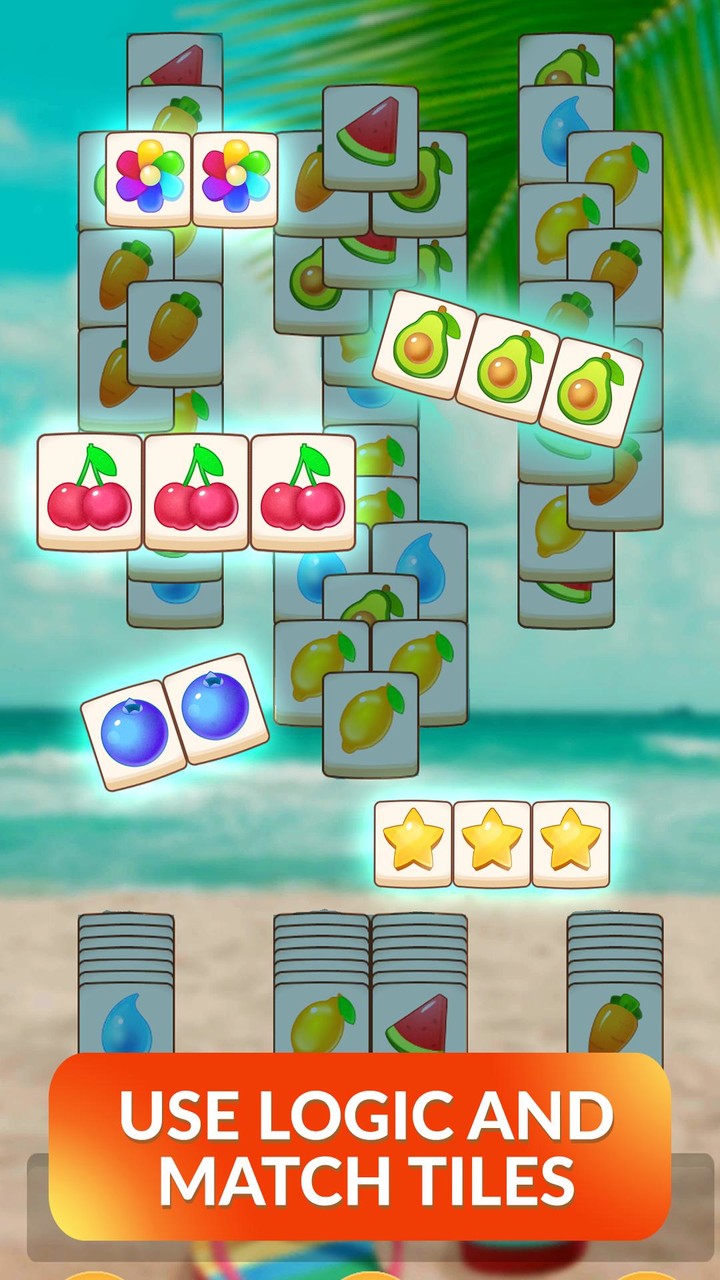Select the left rainbow flower tile
Image resolution: width=720 pixels, height=1280 pixels.
click(149, 179)
